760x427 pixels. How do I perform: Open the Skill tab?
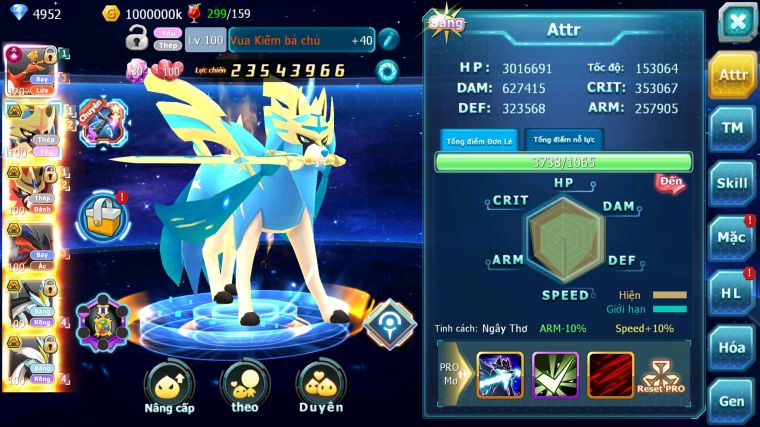[732, 184]
